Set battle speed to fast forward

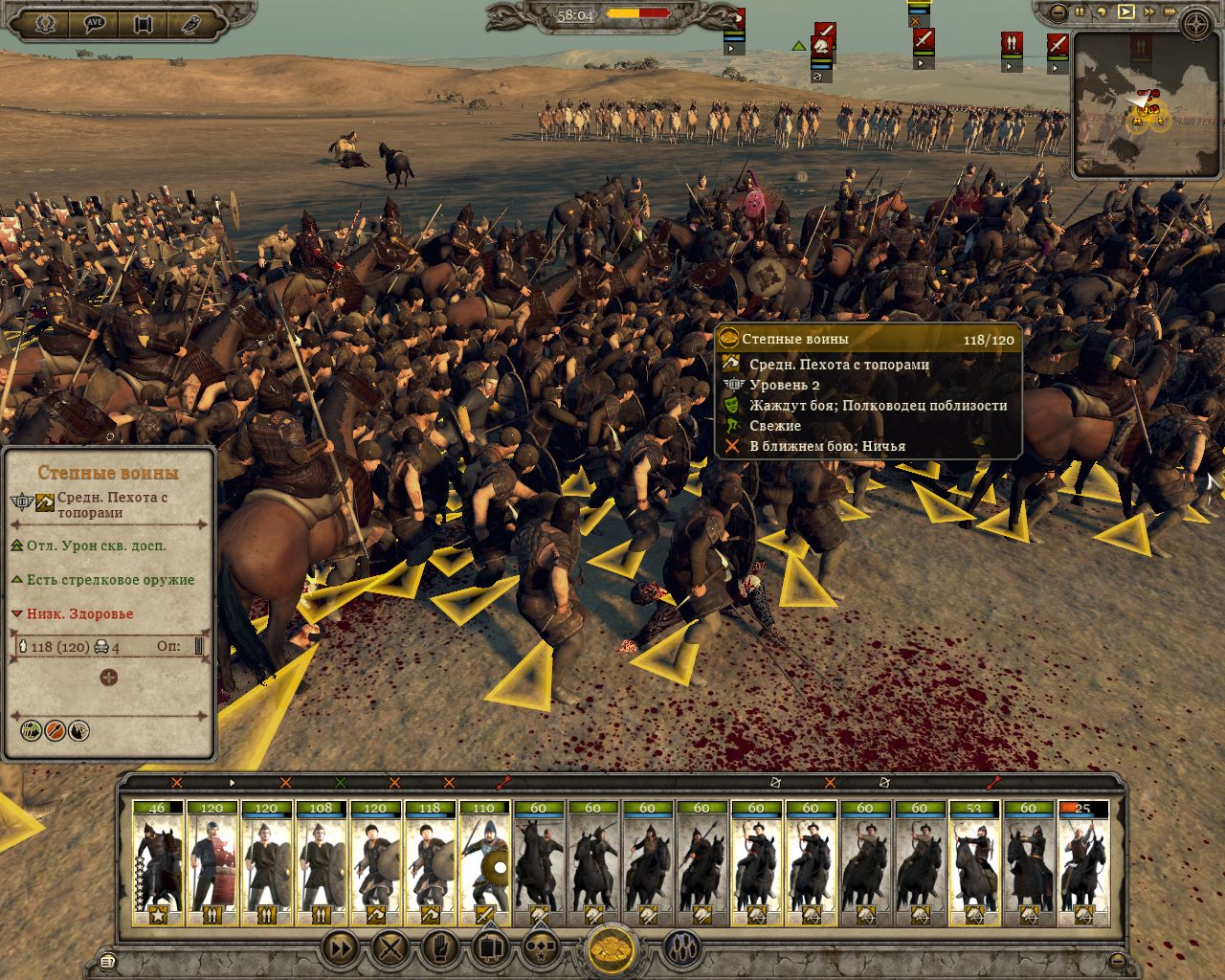[x=1147, y=12]
